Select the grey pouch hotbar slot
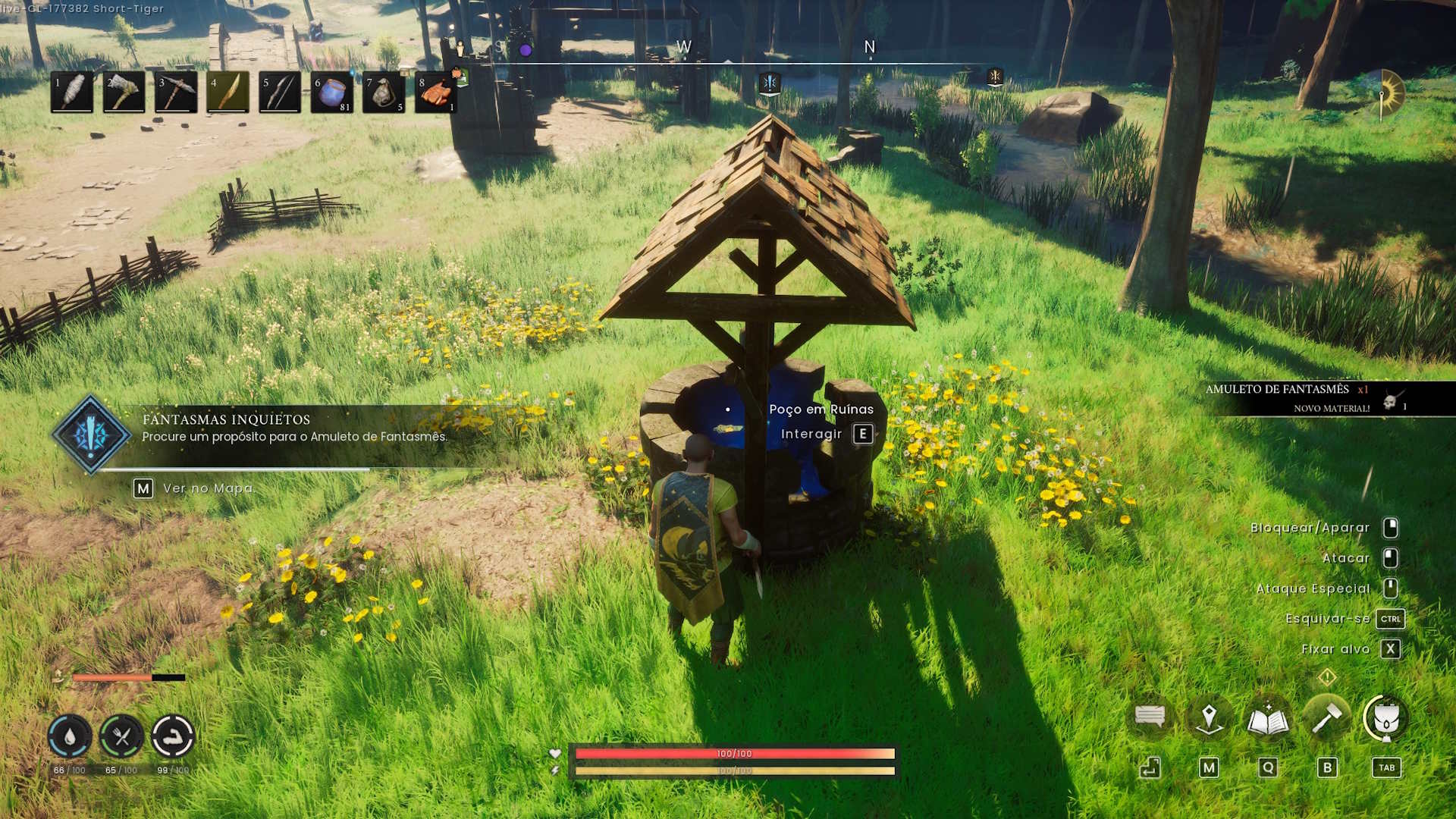Image resolution: width=1456 pixels, height=819 pixels. pos(384,93)
